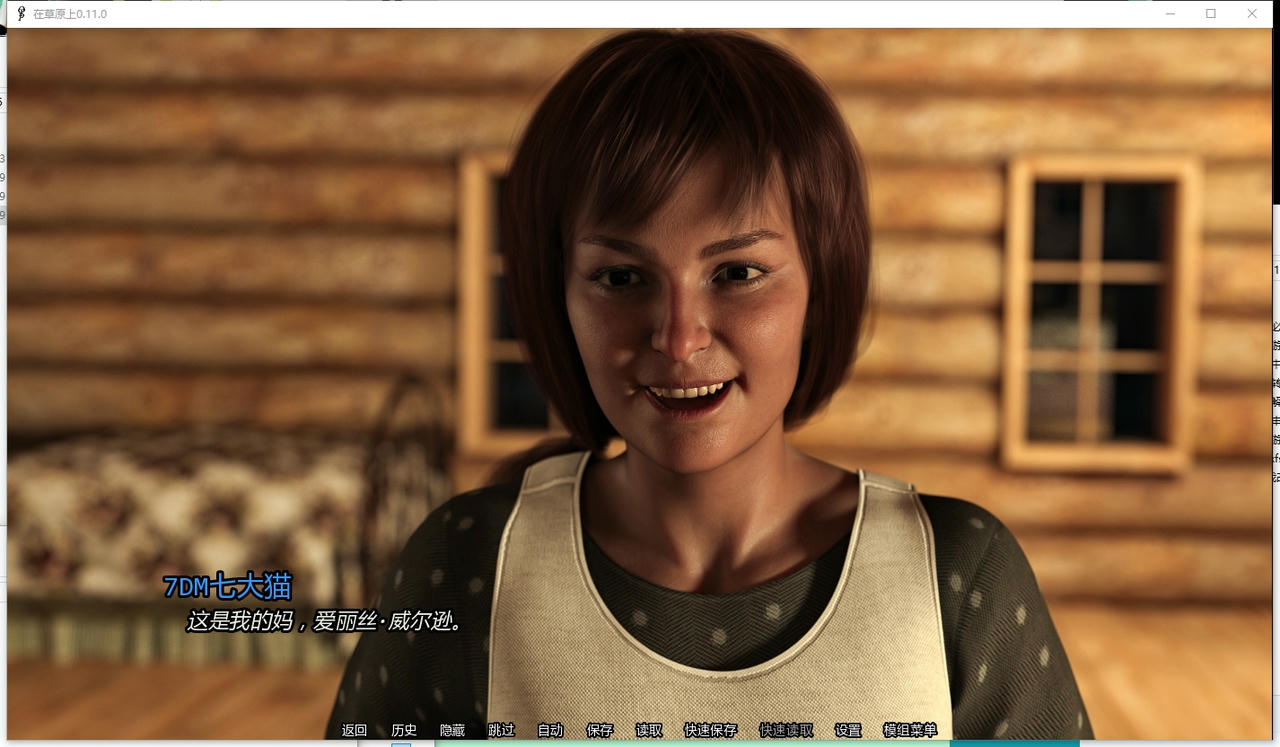Minimize the 在草原上 game window

pyautogui.click(x=1170, y=14)
